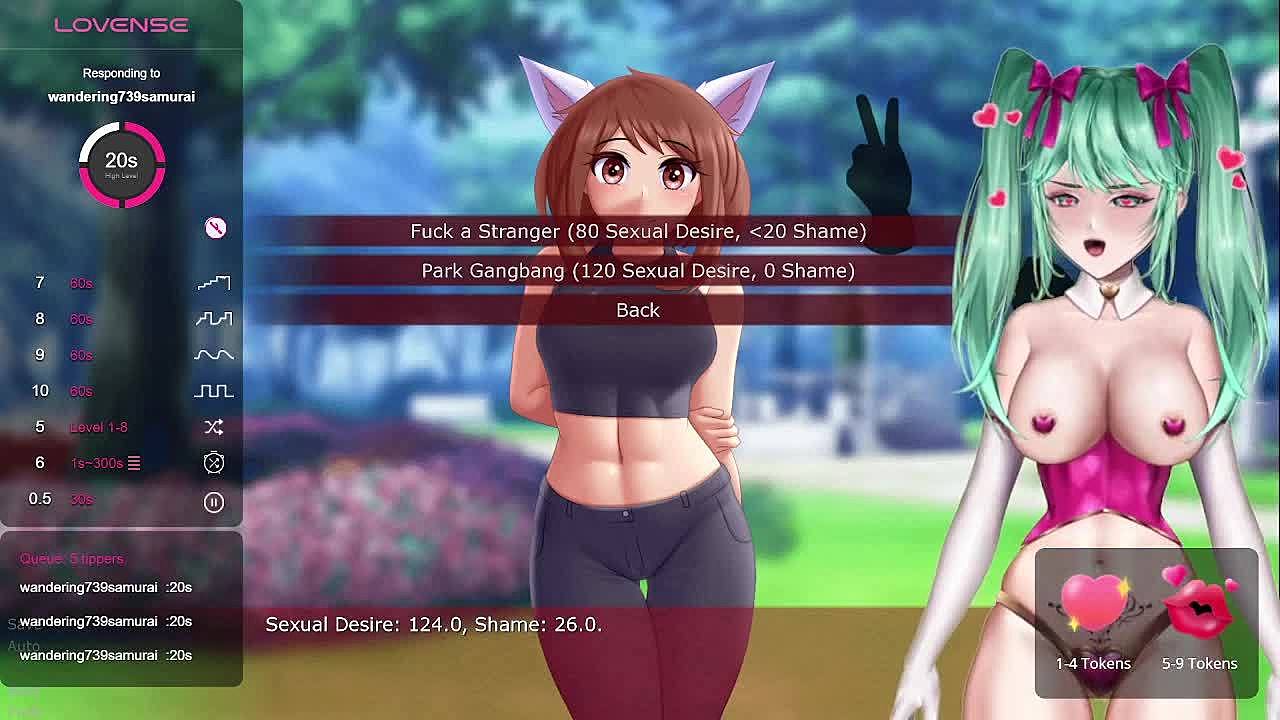Click the 1-4 Tokens heart tile
1280x720 pixels.
tap(1093, 620)
